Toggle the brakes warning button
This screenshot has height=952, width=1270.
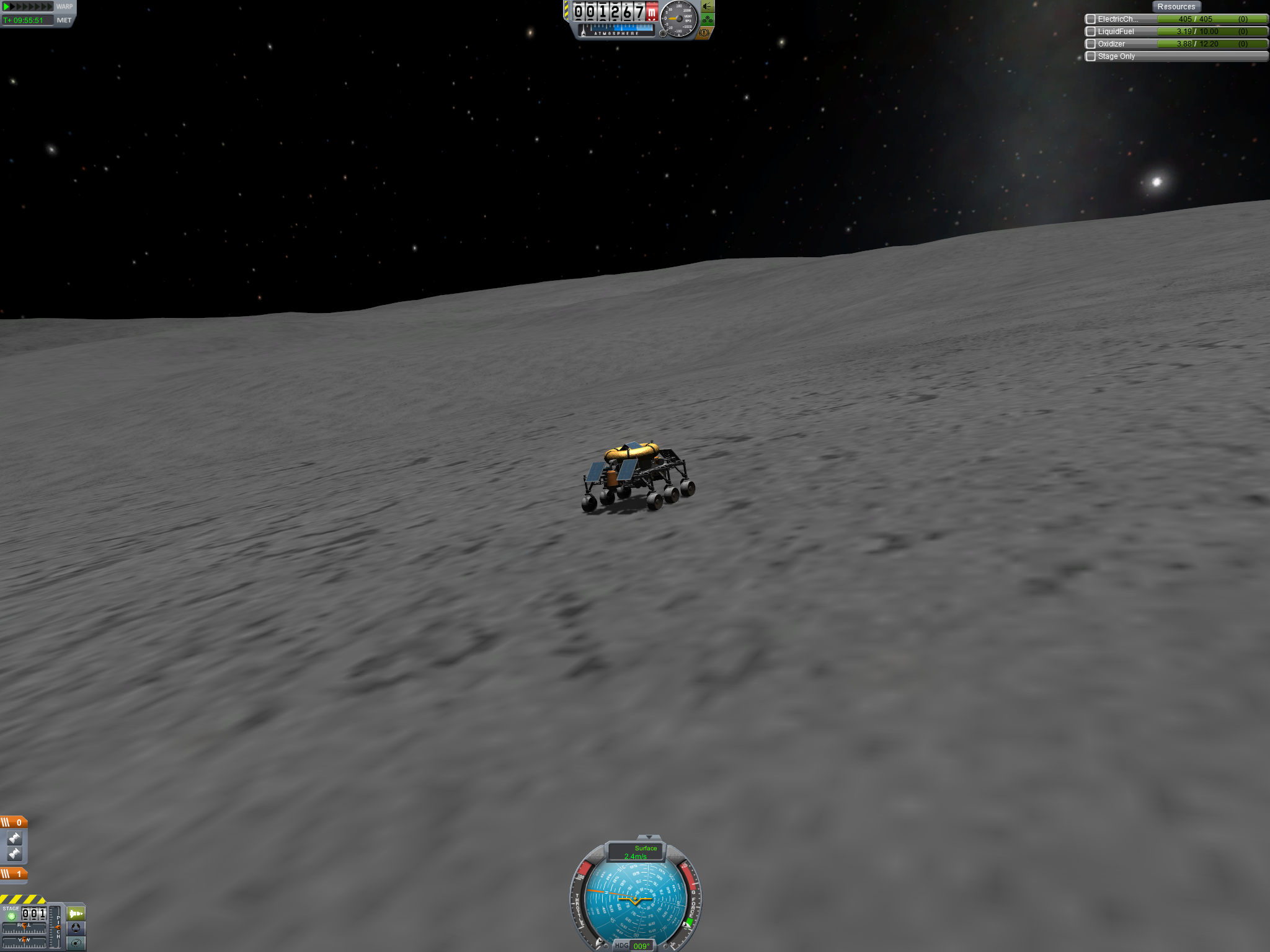(x=704, y=33)
